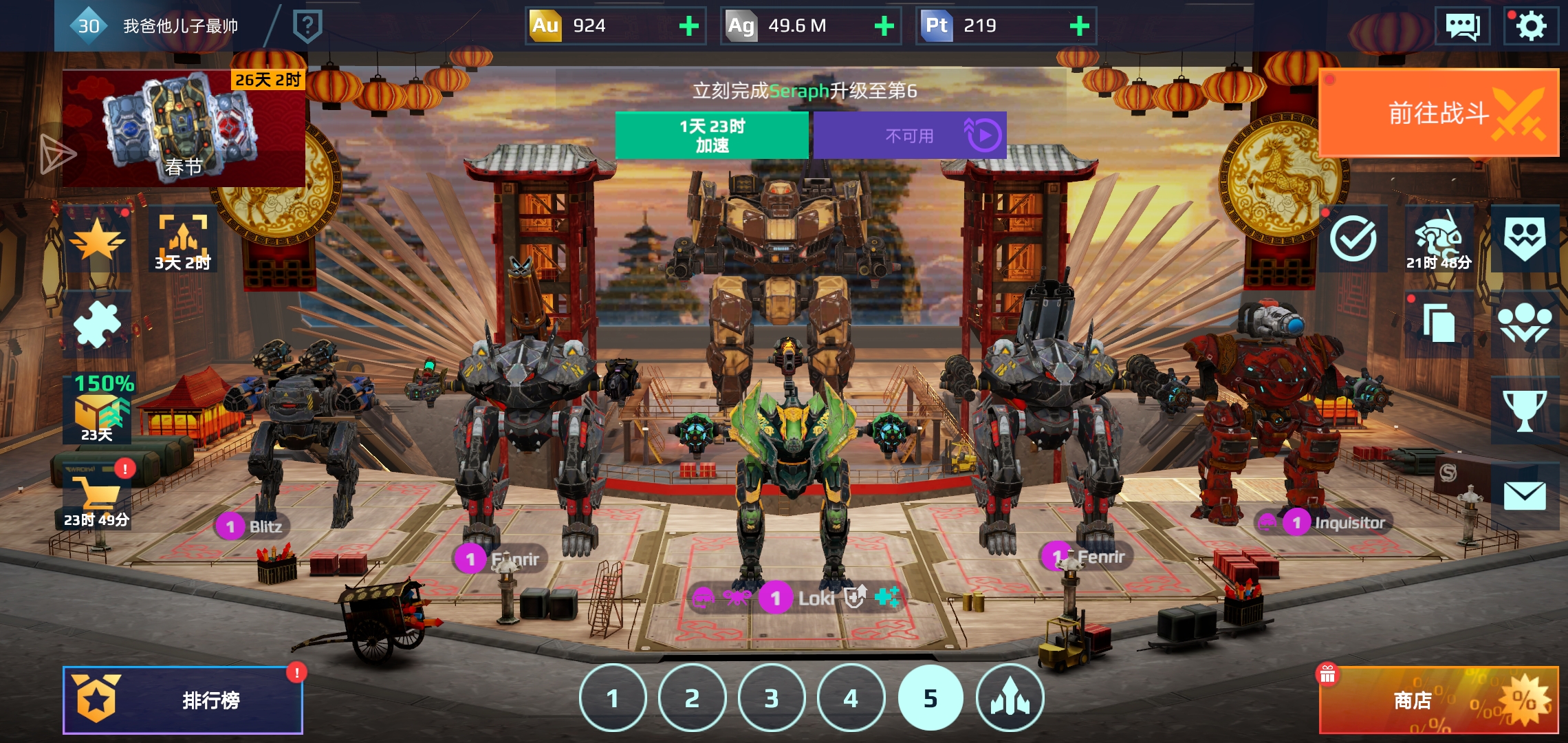Screen dimensions: 1568x743
Task: Add platinum with the Pt plus button
Action: click(x=1079, y=26)
